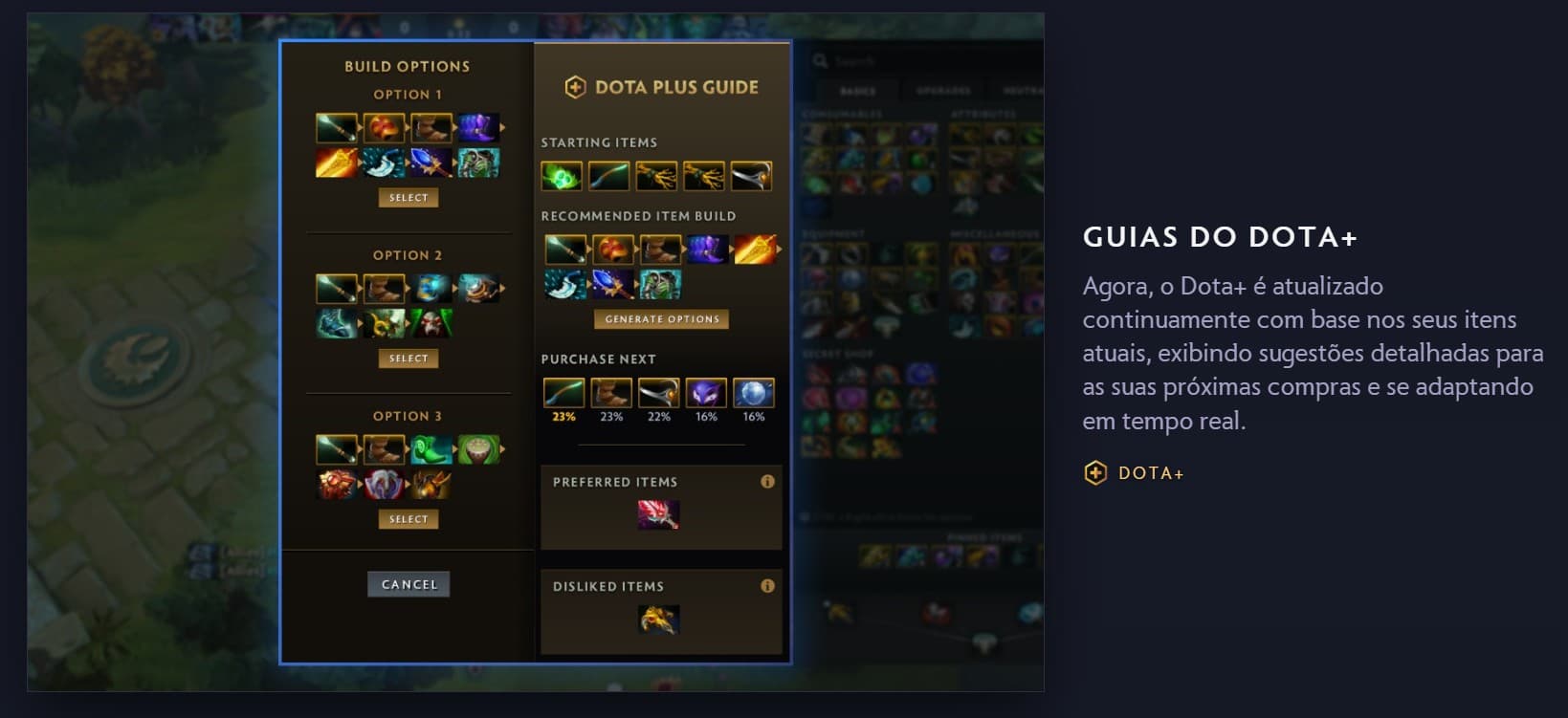
Task: Switch to the Upgrades shop tab
Action: click(x=945, y=91)
